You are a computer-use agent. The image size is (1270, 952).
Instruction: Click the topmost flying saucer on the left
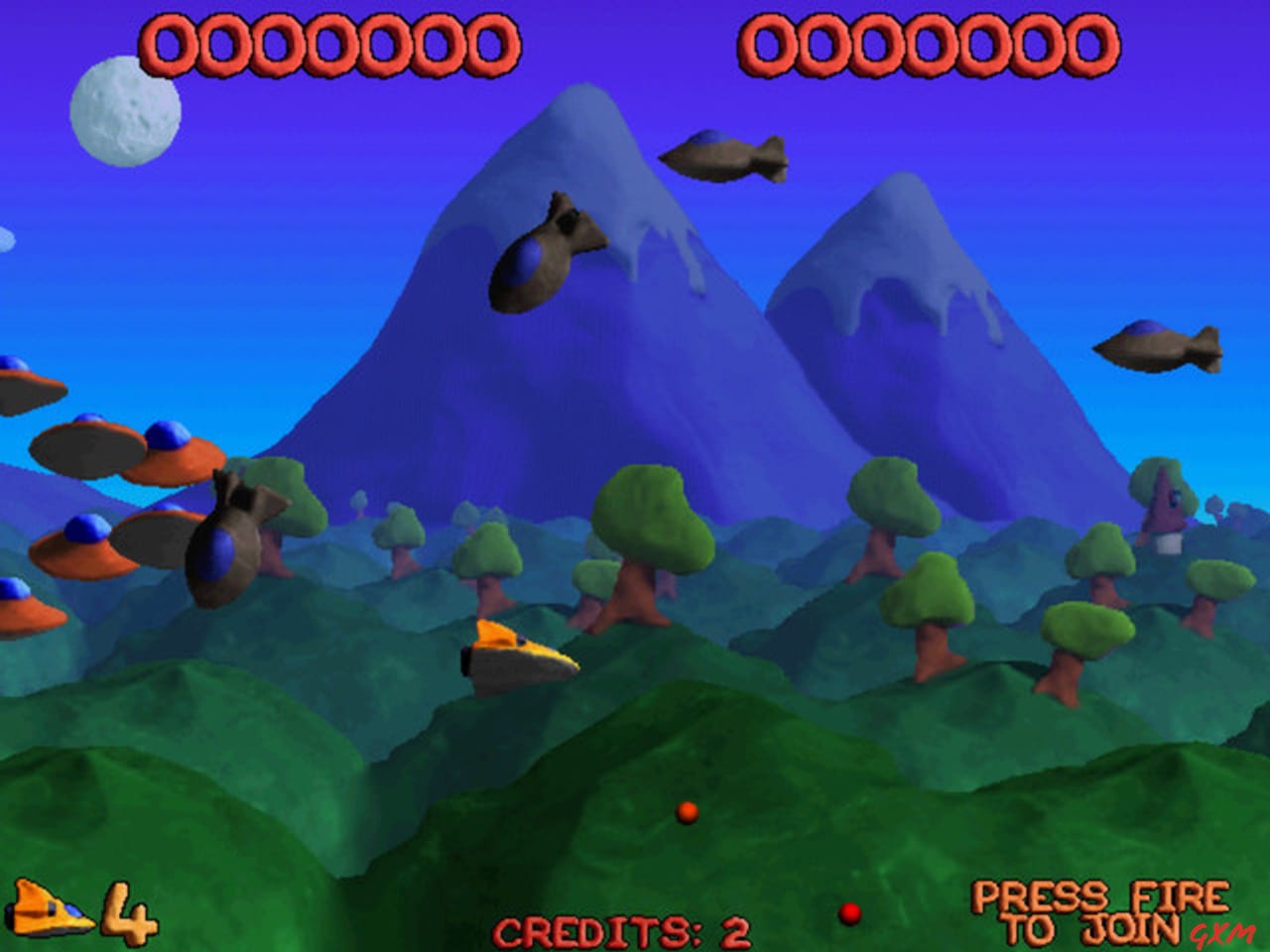click(20, 387)
